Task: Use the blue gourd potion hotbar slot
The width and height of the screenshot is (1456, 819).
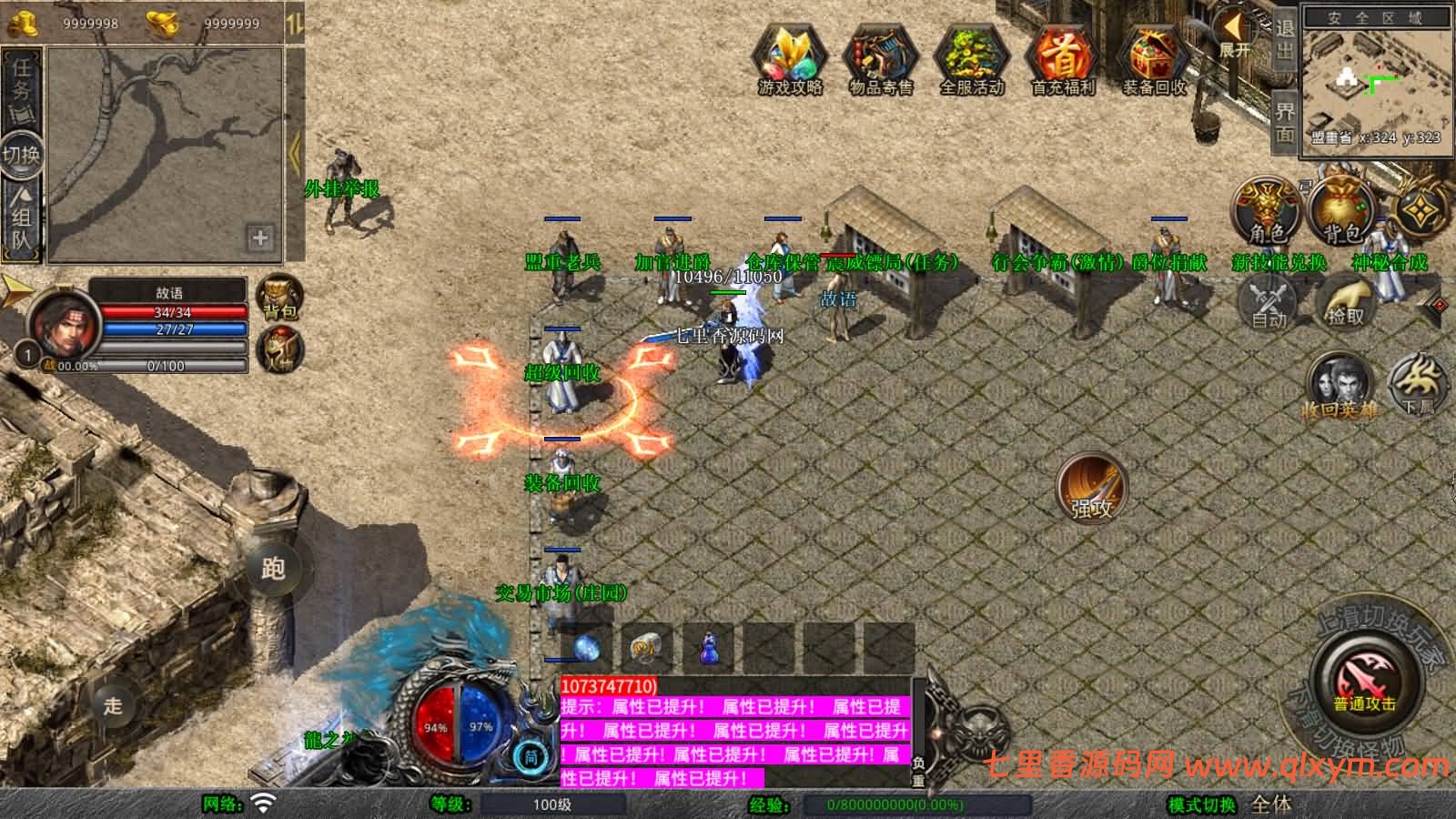Action: tap(709, 649)
